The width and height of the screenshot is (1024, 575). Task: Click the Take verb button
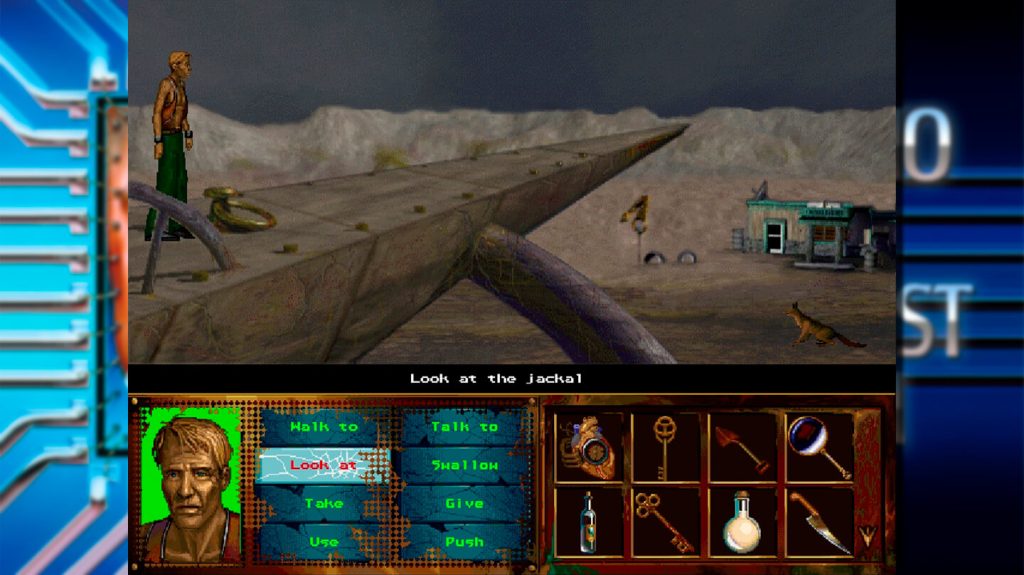[323, 503]
